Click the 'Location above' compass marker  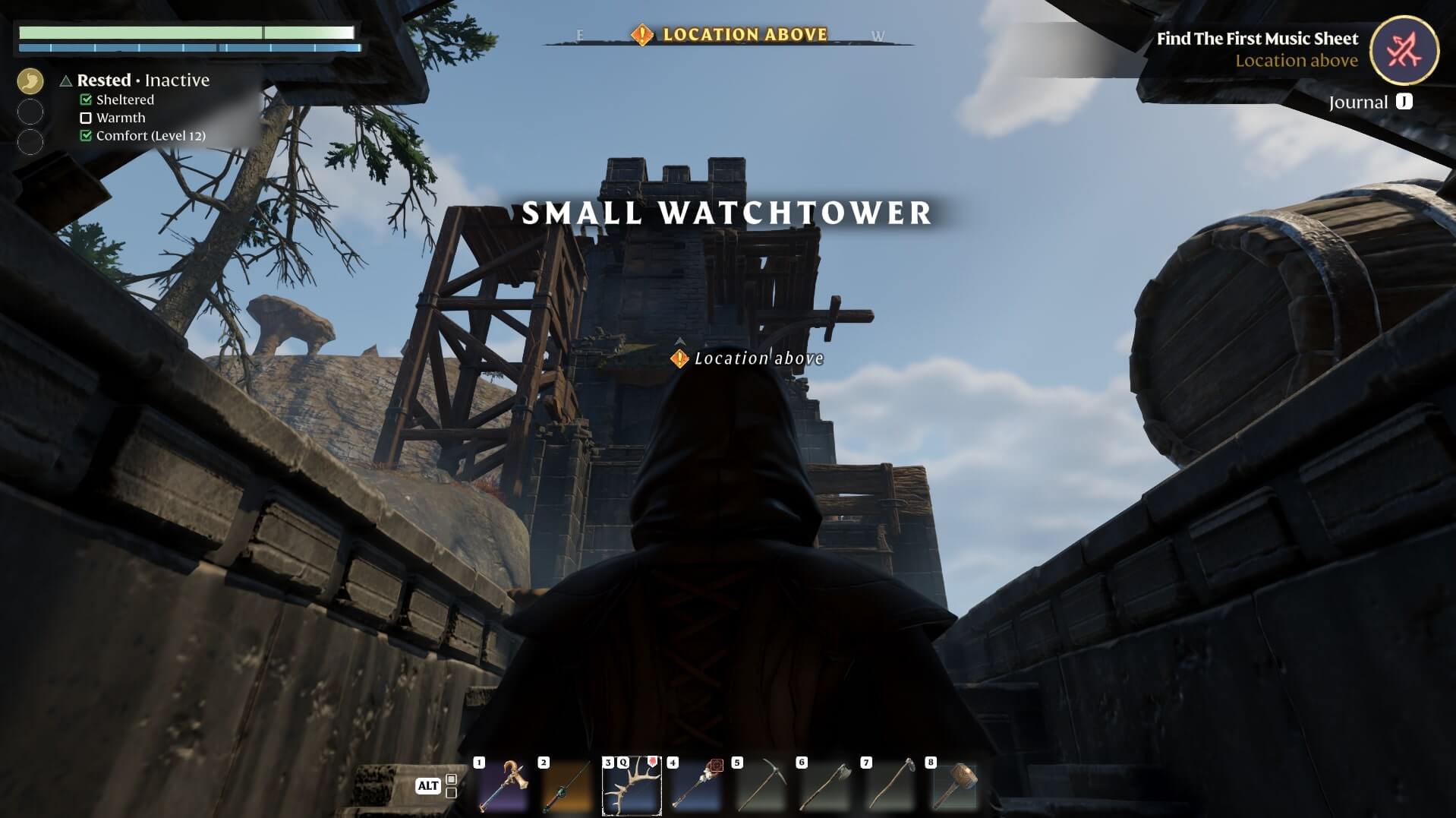click(x=729, y=35)
